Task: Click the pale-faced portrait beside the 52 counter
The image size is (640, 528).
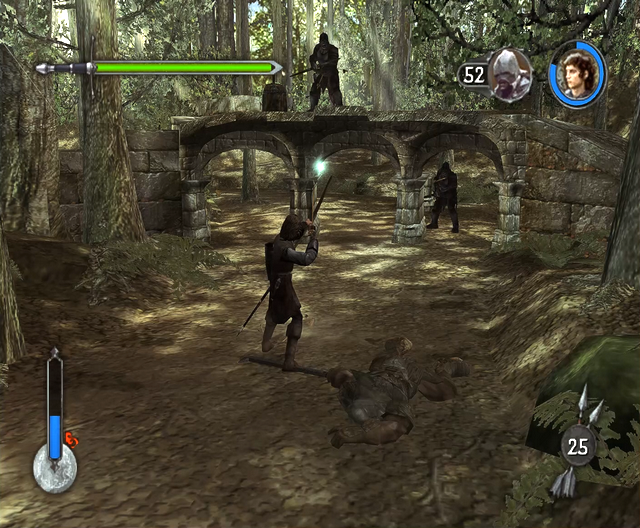Action: (510, 73)
